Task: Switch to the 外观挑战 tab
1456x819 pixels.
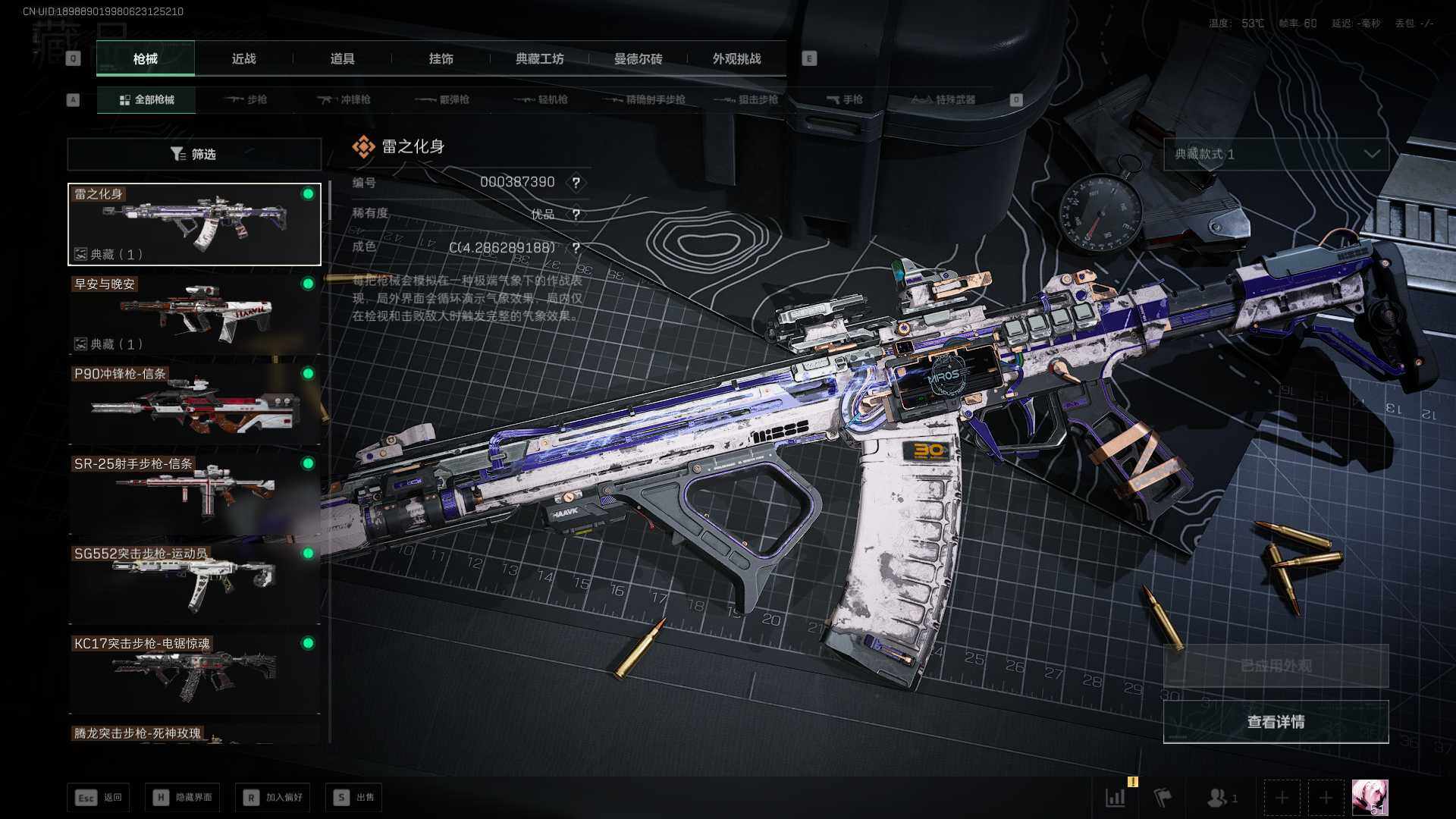Action: tap(736, 59)
